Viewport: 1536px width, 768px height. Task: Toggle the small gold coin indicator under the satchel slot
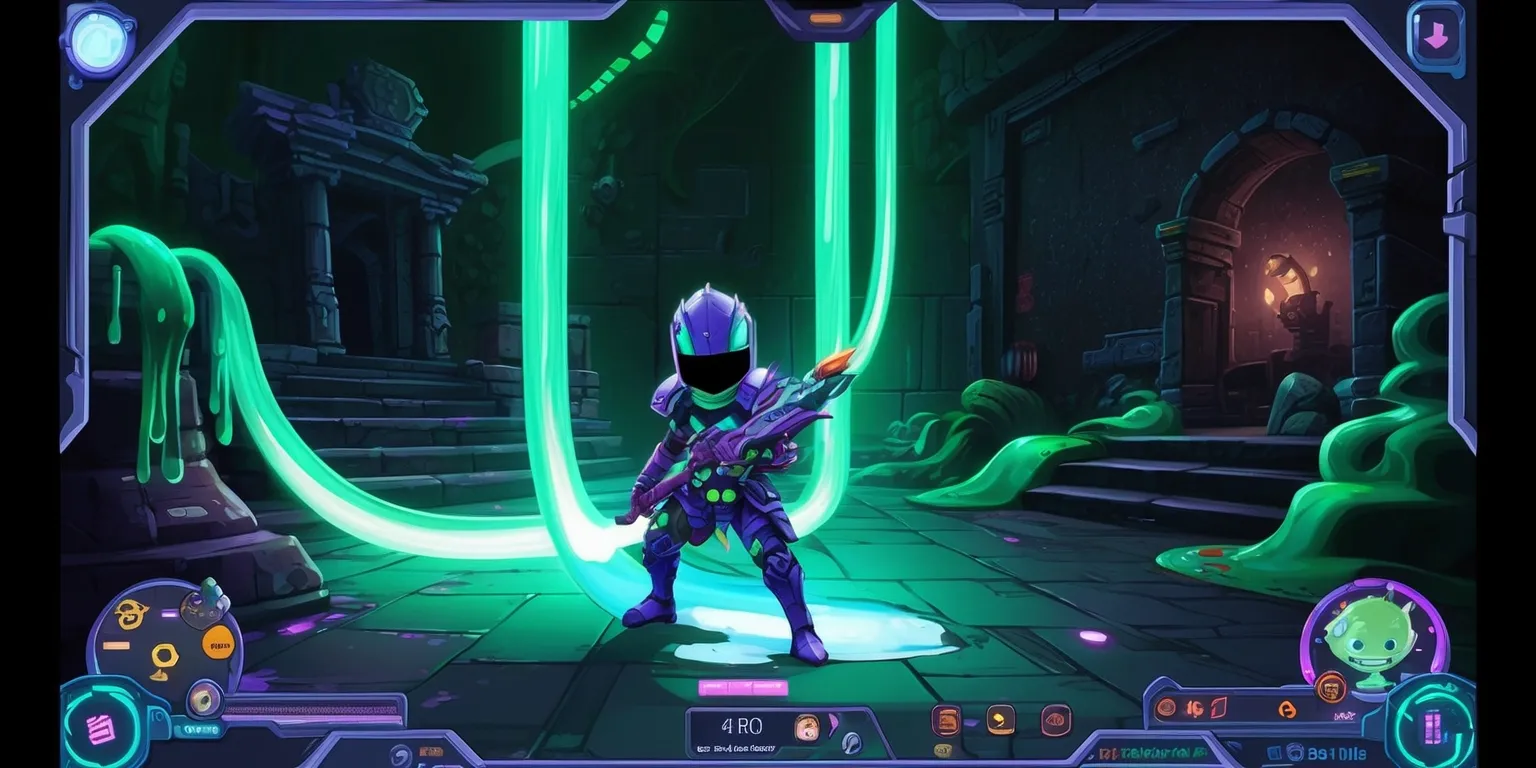coord(944,749)
